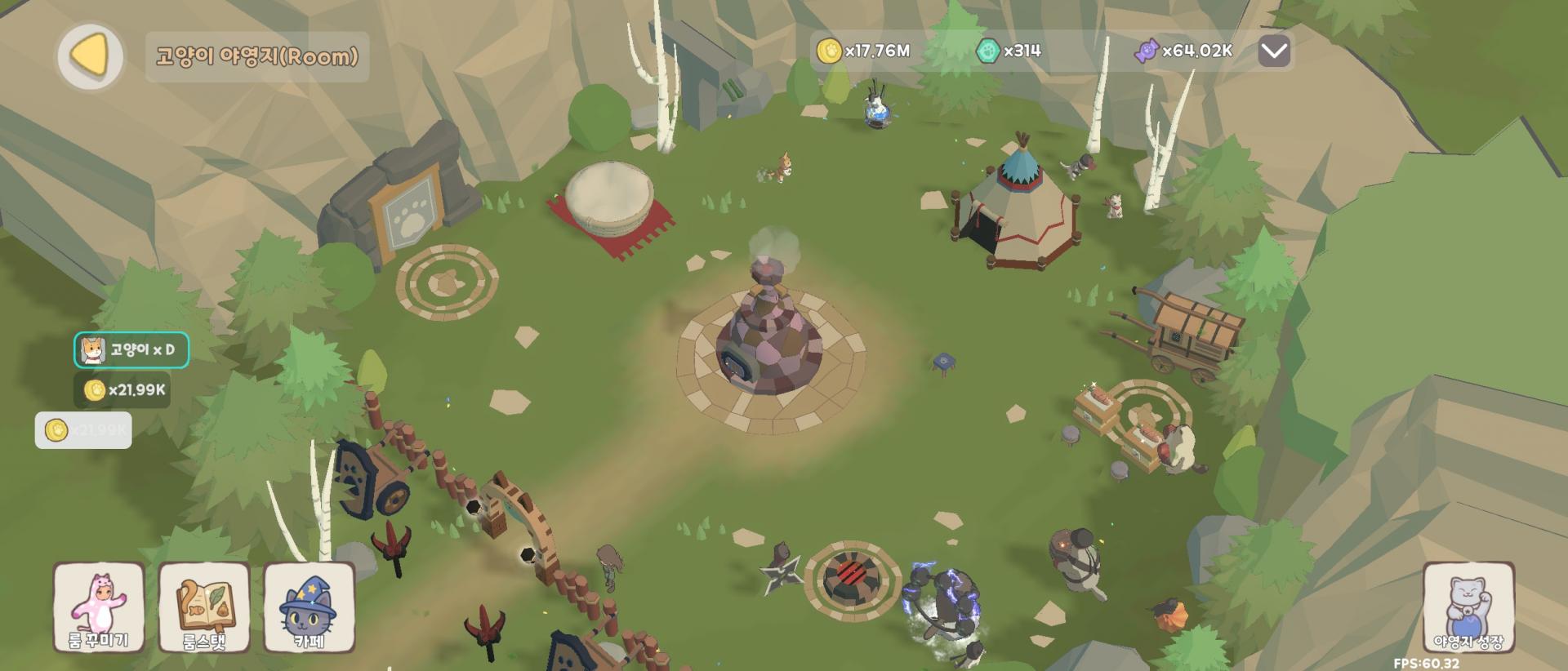
Task: Open the 카페 wizard cat menu
Action: [310, 607]
